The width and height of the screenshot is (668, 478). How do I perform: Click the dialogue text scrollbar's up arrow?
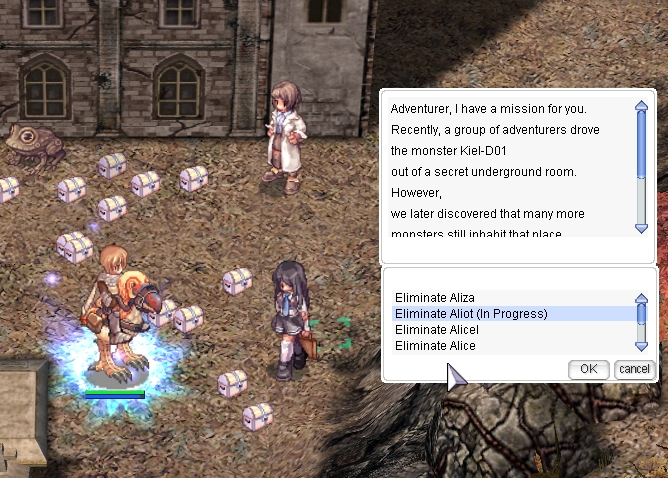click(642, 105)
